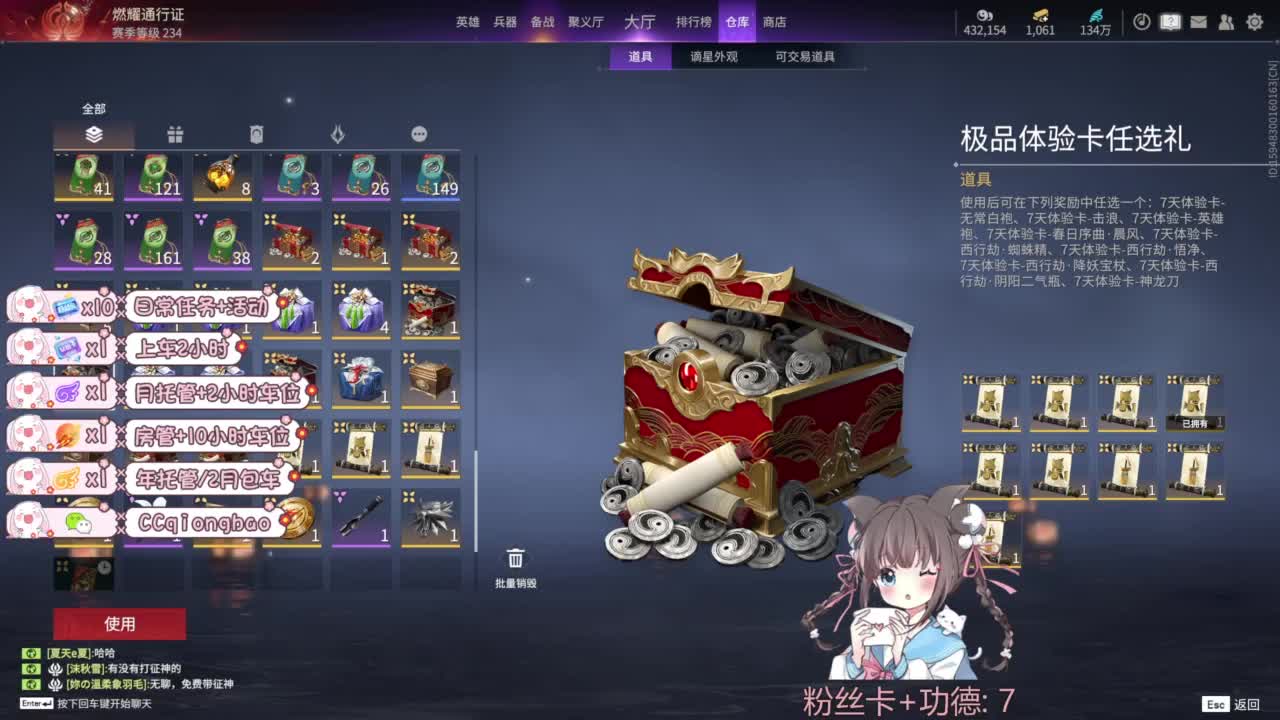Open the help book icon
The image size is (1280, 720).
pyautogui.click(x=1169, y=21)
